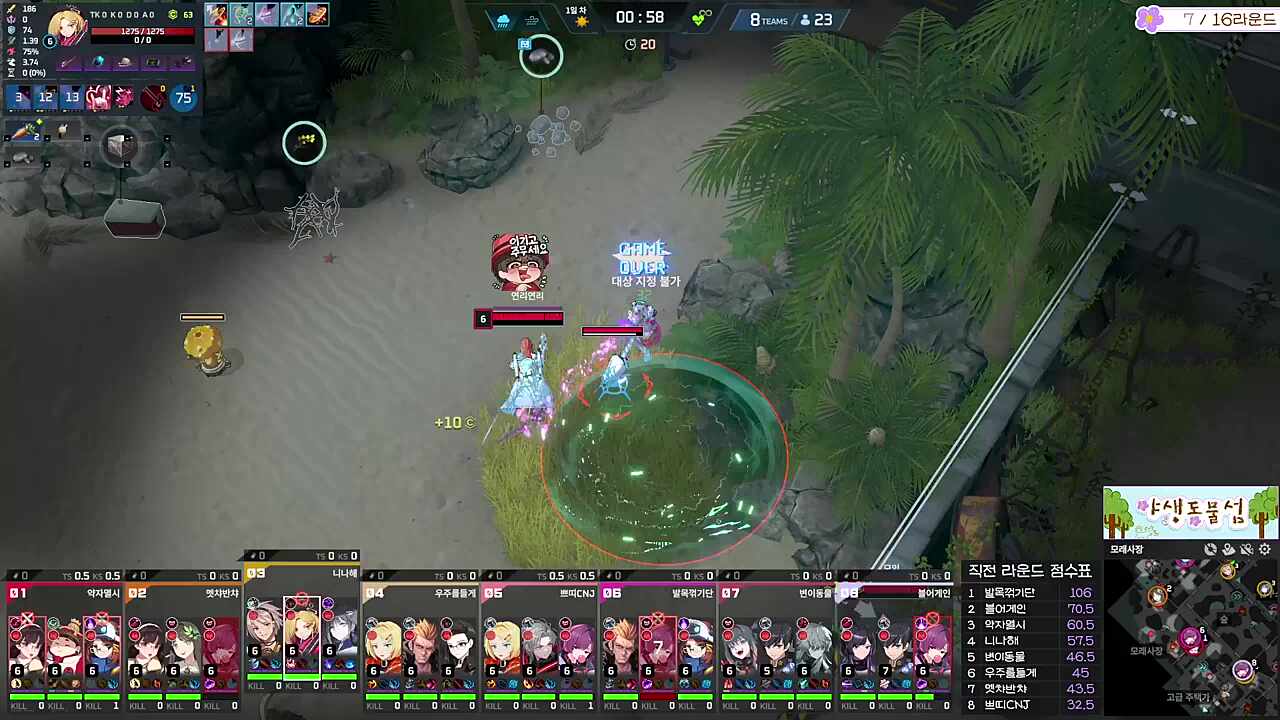1280x720 pixels.
Task: Expand the 직전 라운드 점수표 scoreboard panel
Action: point(1030,570)
